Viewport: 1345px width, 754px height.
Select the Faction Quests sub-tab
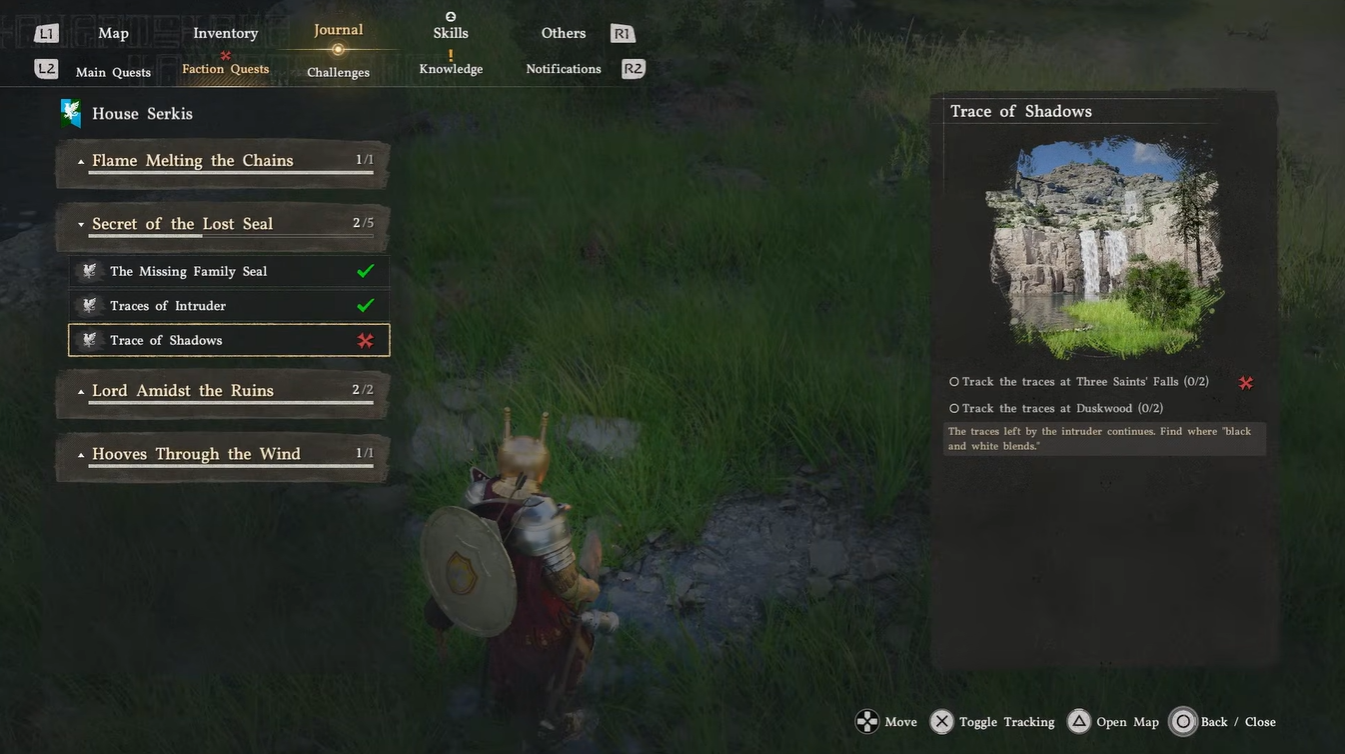pos(225,69)
